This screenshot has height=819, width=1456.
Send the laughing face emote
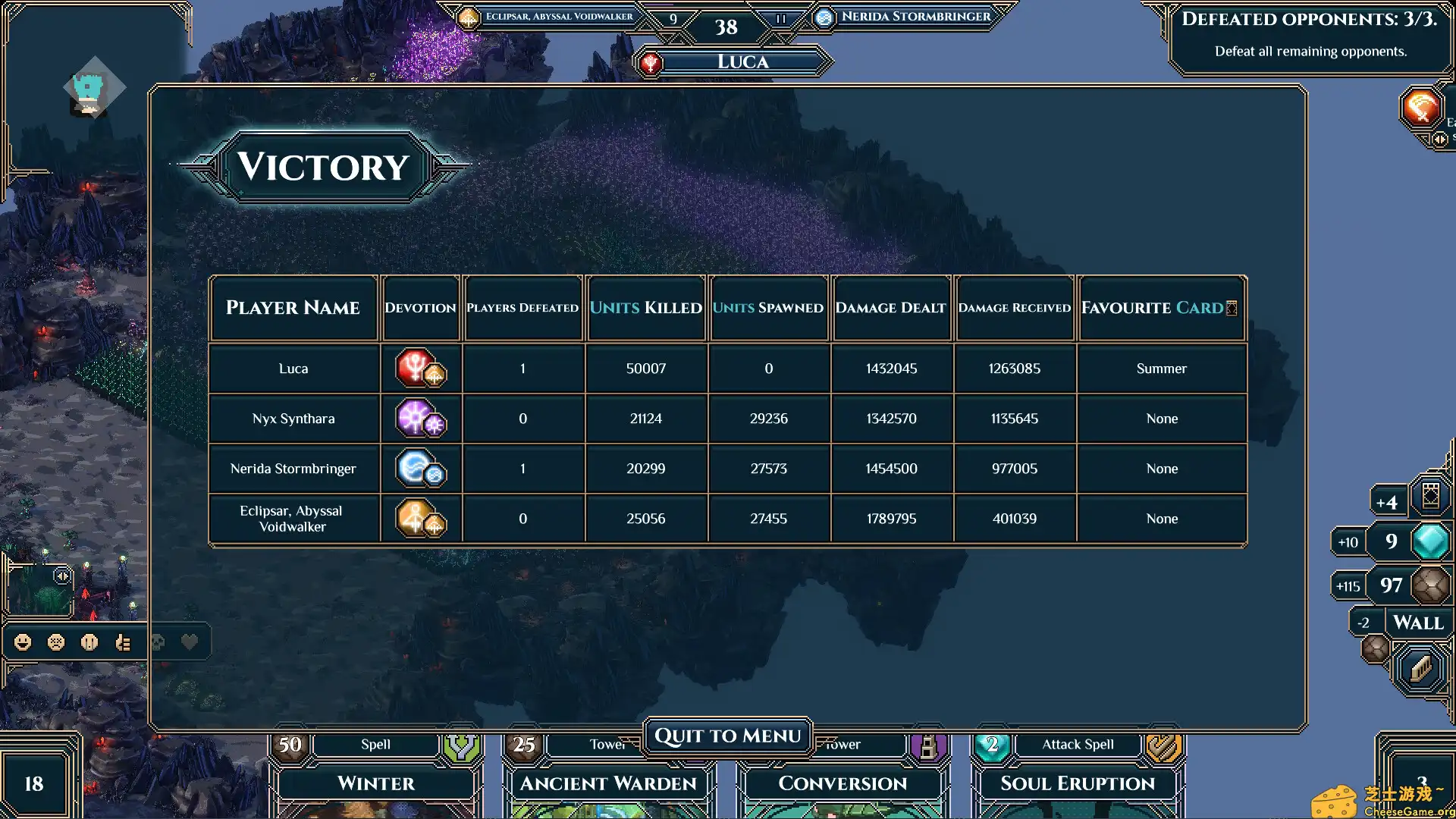click(x=23, y=642)
